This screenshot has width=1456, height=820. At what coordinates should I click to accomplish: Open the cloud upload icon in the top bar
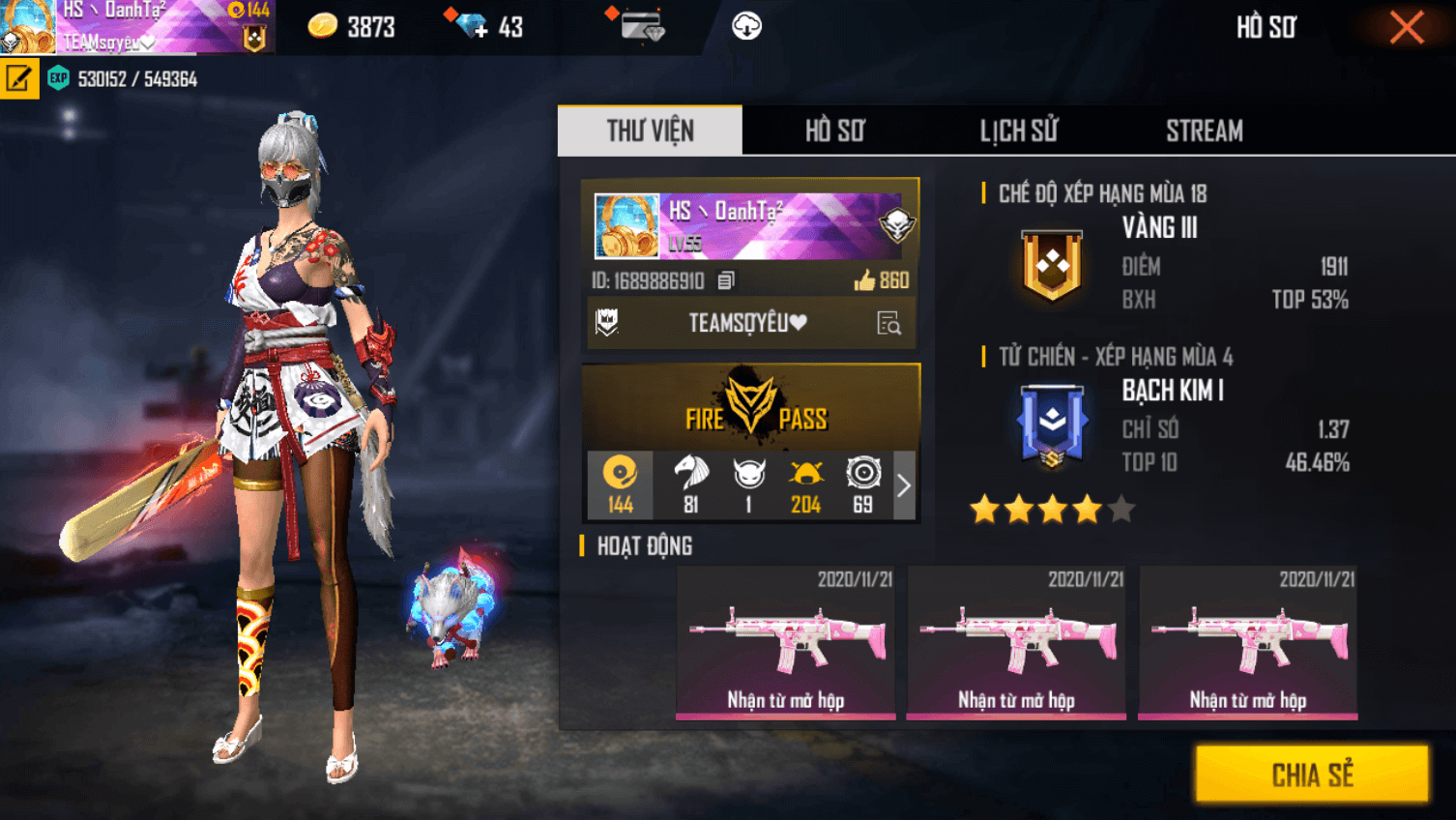[x=744, y=26]
